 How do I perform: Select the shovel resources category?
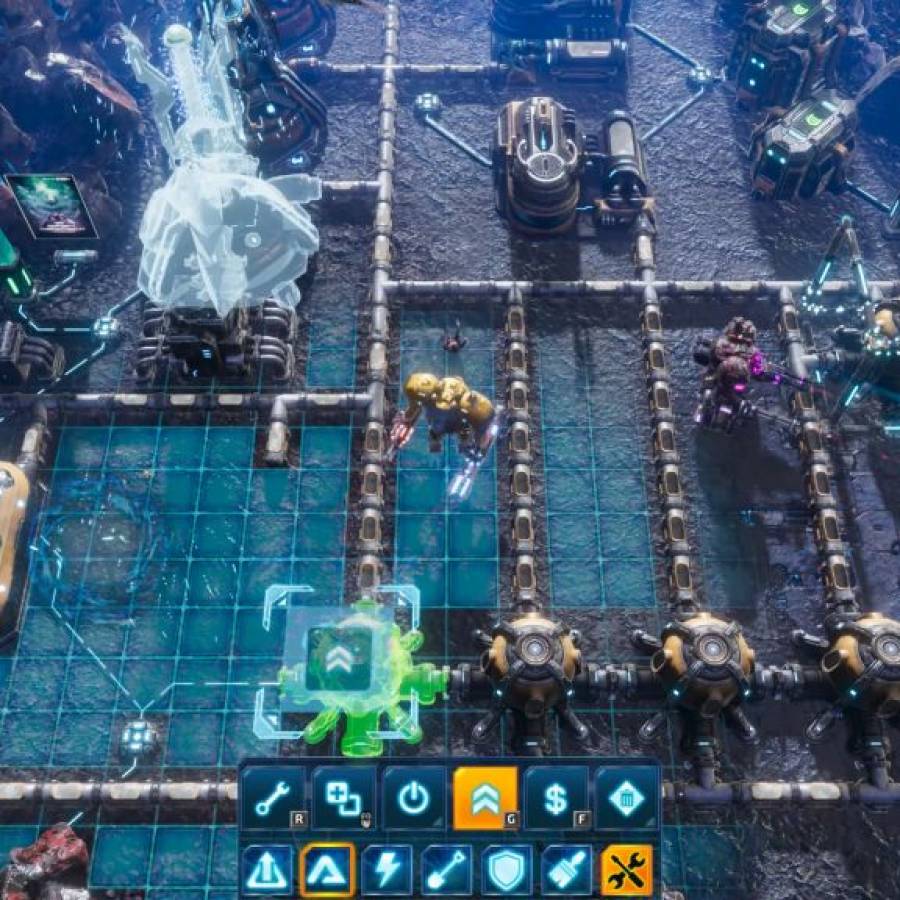coord(447,870)
